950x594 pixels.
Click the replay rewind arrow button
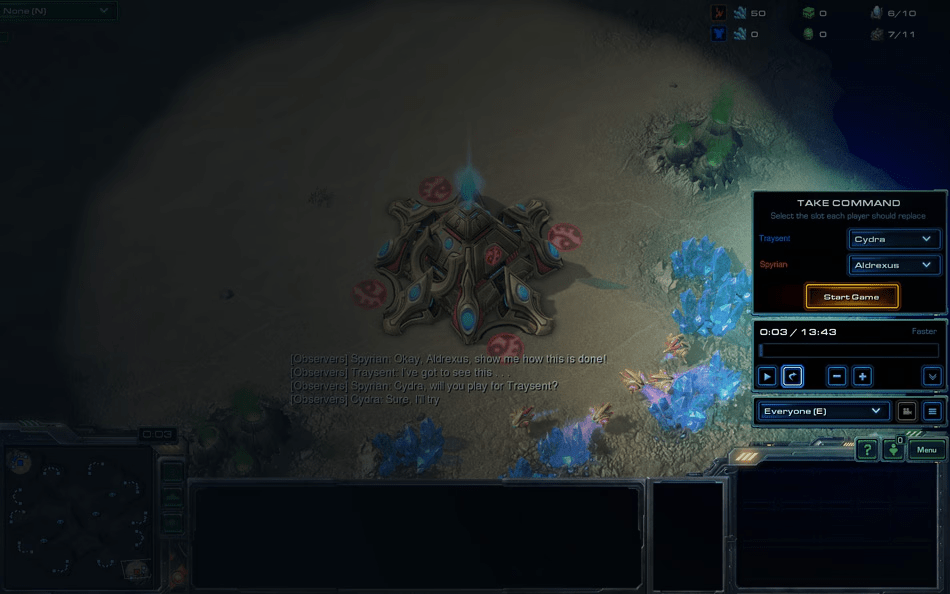tap(792, 377)
